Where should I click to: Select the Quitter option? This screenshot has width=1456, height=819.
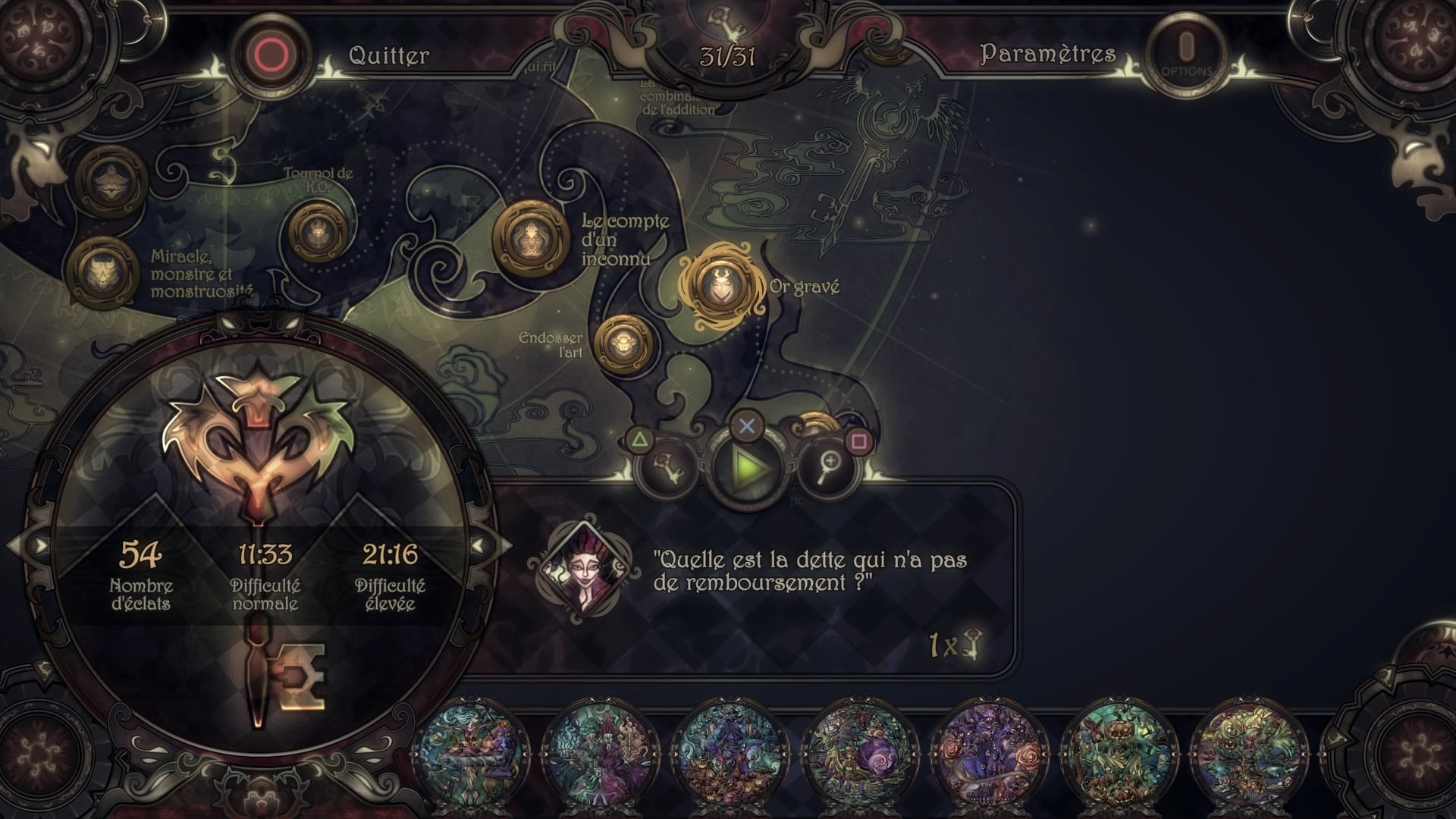(388, 55)
